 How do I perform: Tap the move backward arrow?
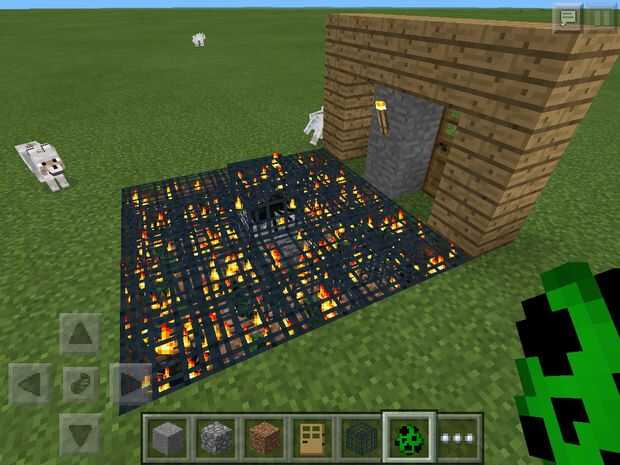coord(80,433)
